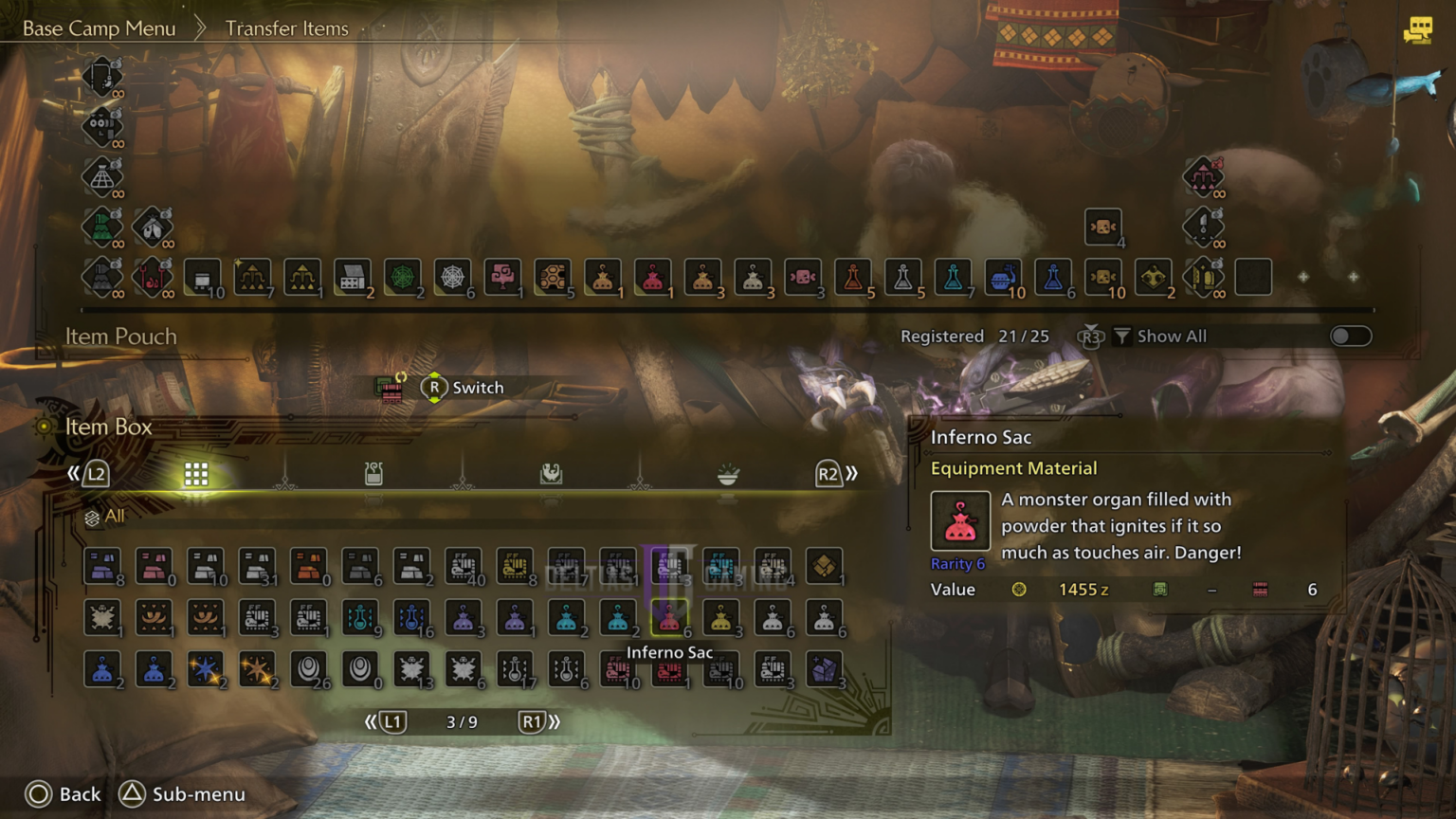This screenshot has height=819, width=1456.
Task: Click the grid icon for the All items category
Action: pos(196,473)
